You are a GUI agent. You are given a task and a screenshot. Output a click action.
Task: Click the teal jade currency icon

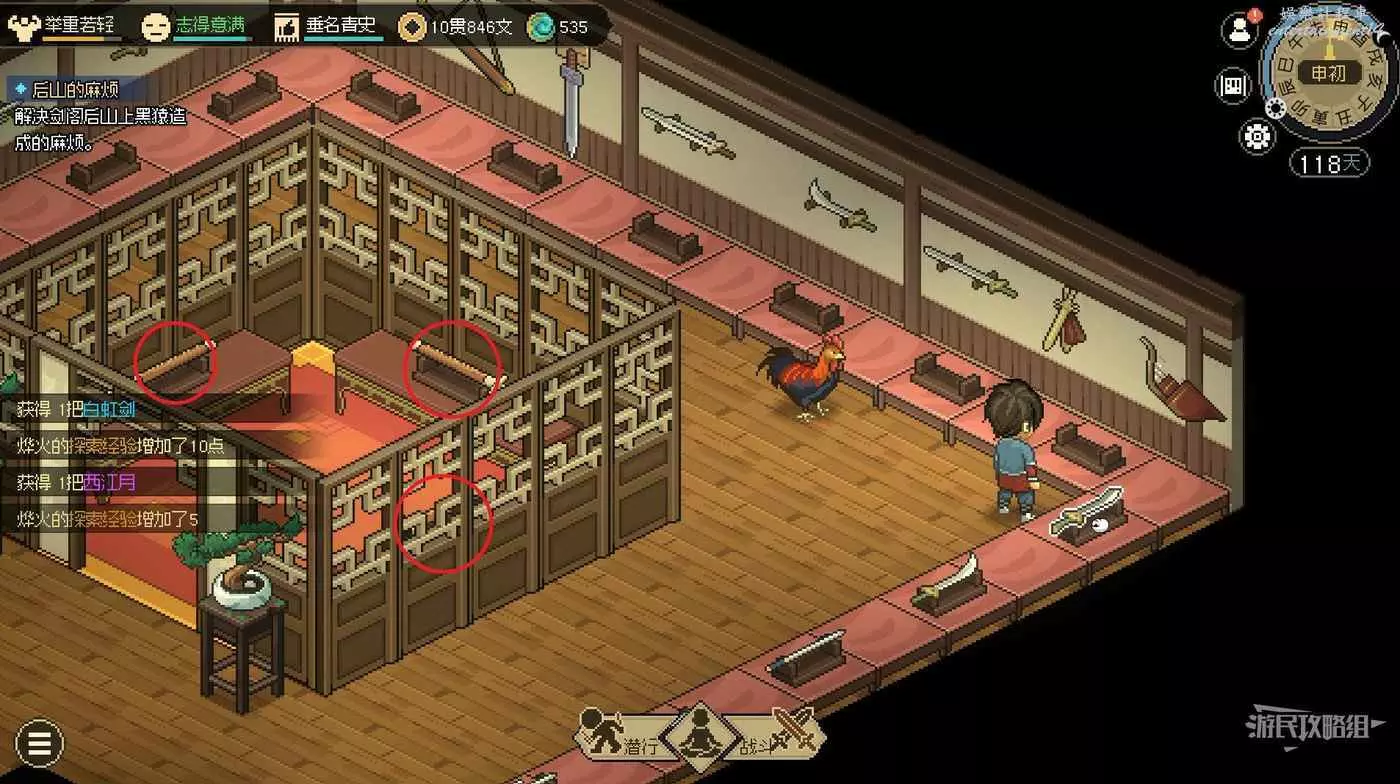(x=540, y=27)
